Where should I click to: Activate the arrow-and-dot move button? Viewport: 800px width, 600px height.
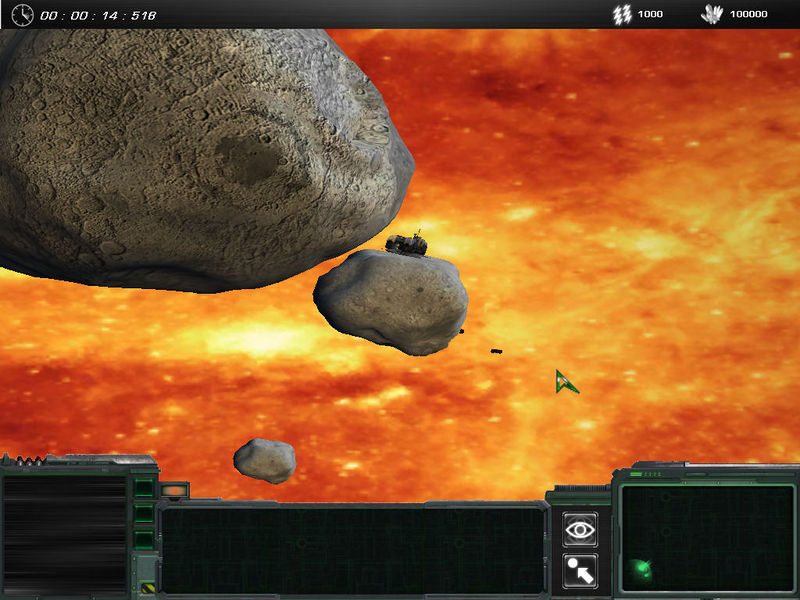point(580,569)
